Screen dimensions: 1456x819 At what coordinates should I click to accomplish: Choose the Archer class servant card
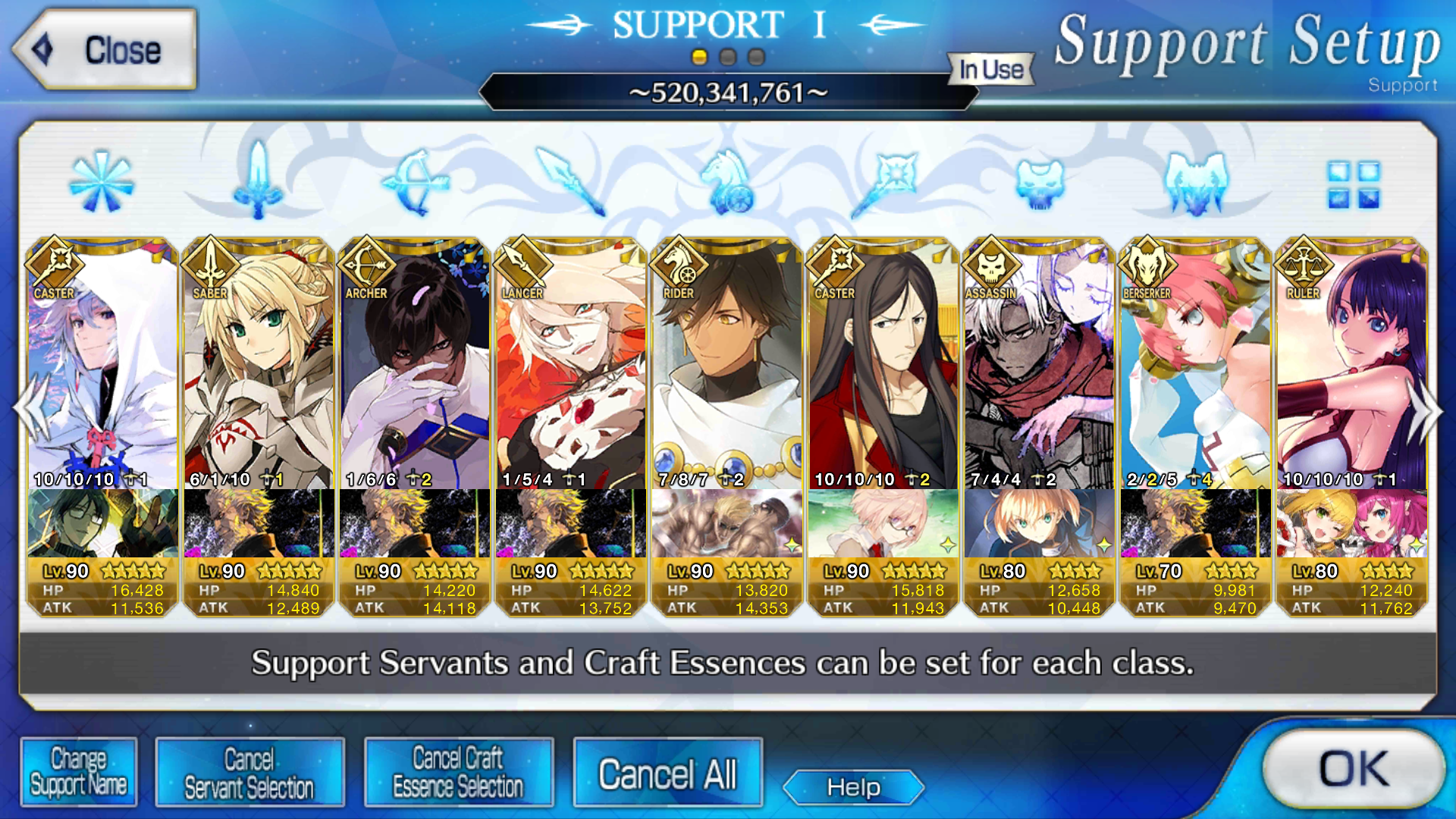click(x=415, y=364)
